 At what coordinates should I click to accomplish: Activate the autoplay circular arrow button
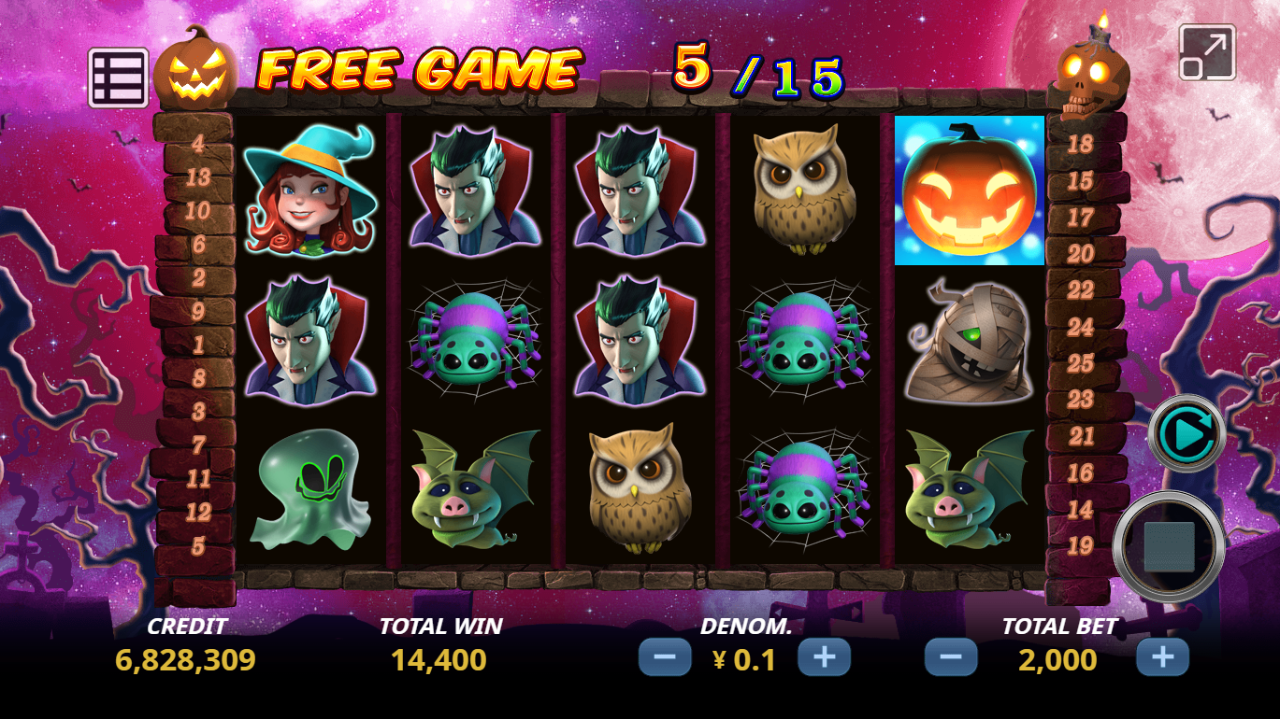tap(1186, 433)
